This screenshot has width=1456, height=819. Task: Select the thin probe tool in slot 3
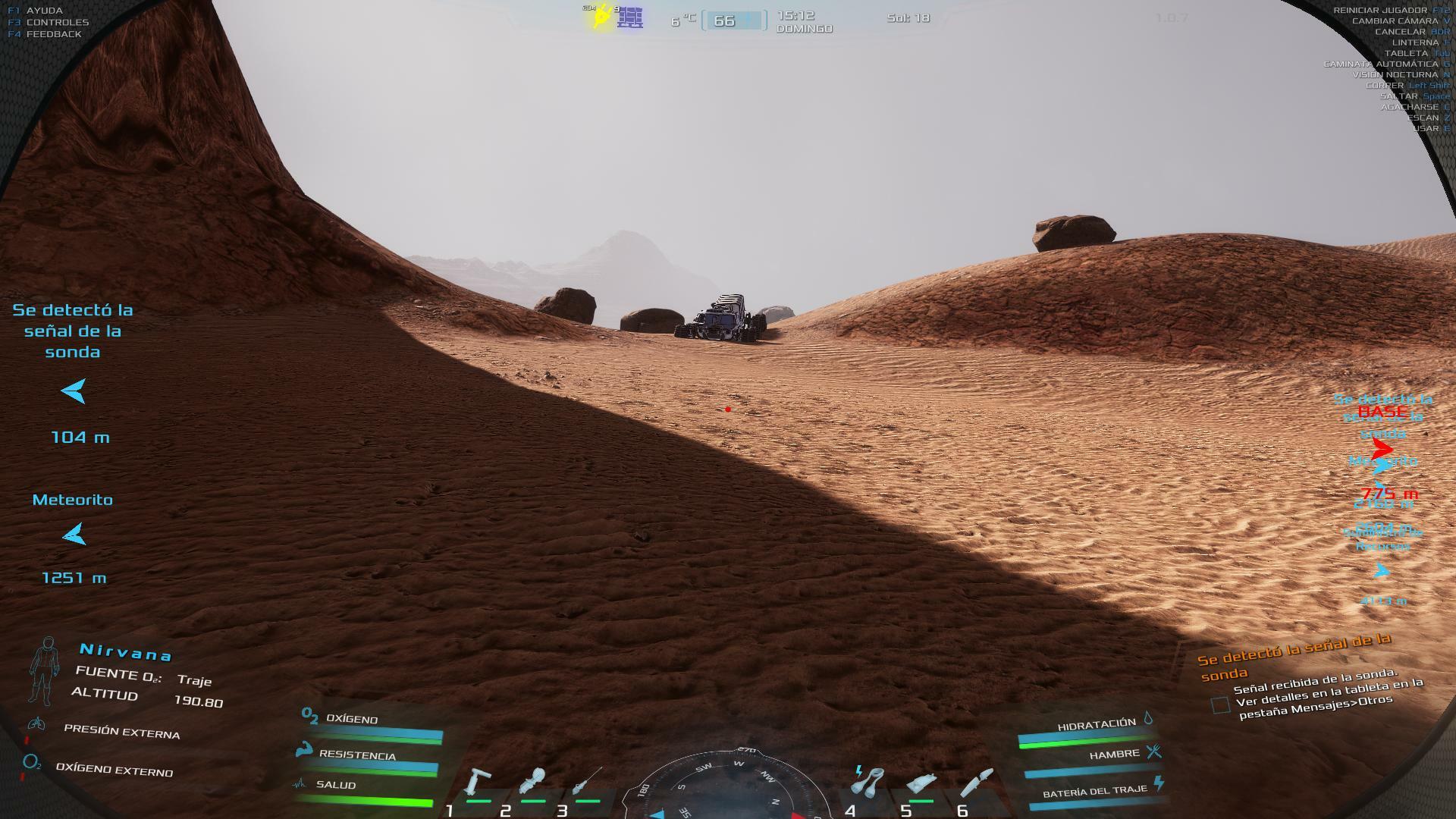pyautogui.click(x=588, y=782)
